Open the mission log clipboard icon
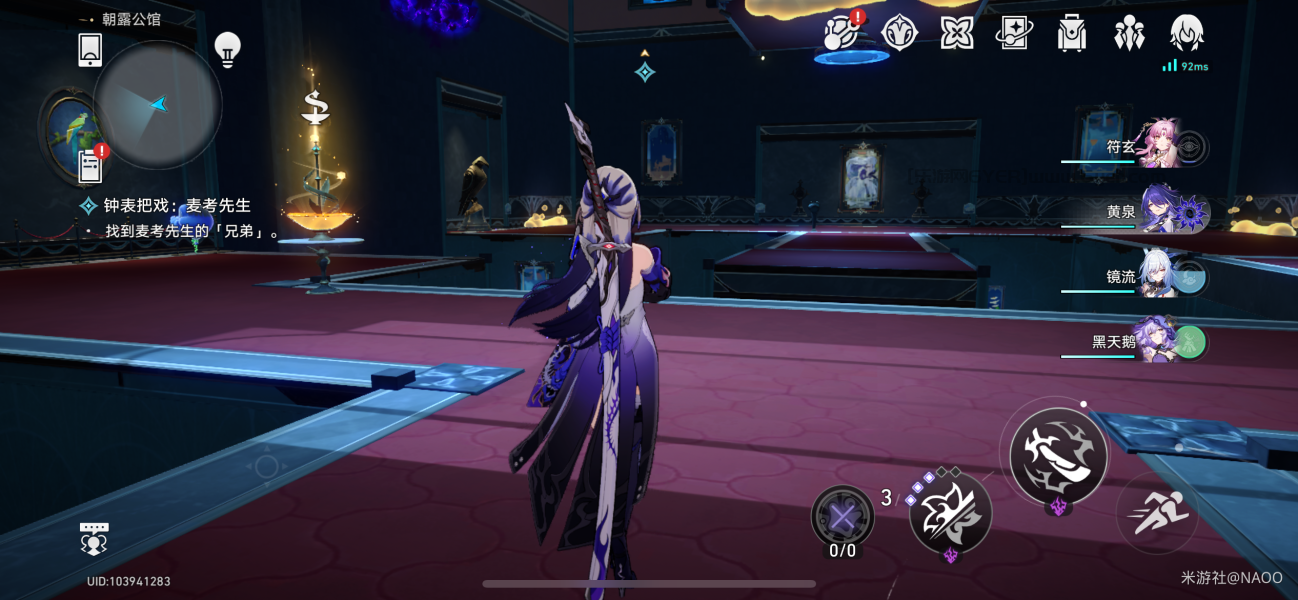 (x=91, y=165)
